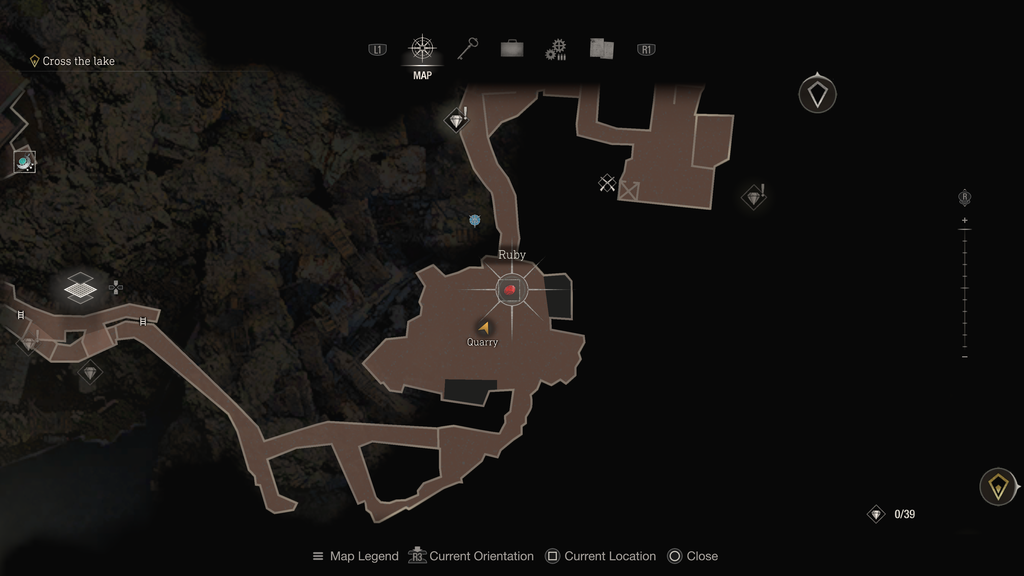The image size is (1024, 576).
Task: Select the crossed rifles map marker
Action: pyautogui.click(x=606, y=182)
